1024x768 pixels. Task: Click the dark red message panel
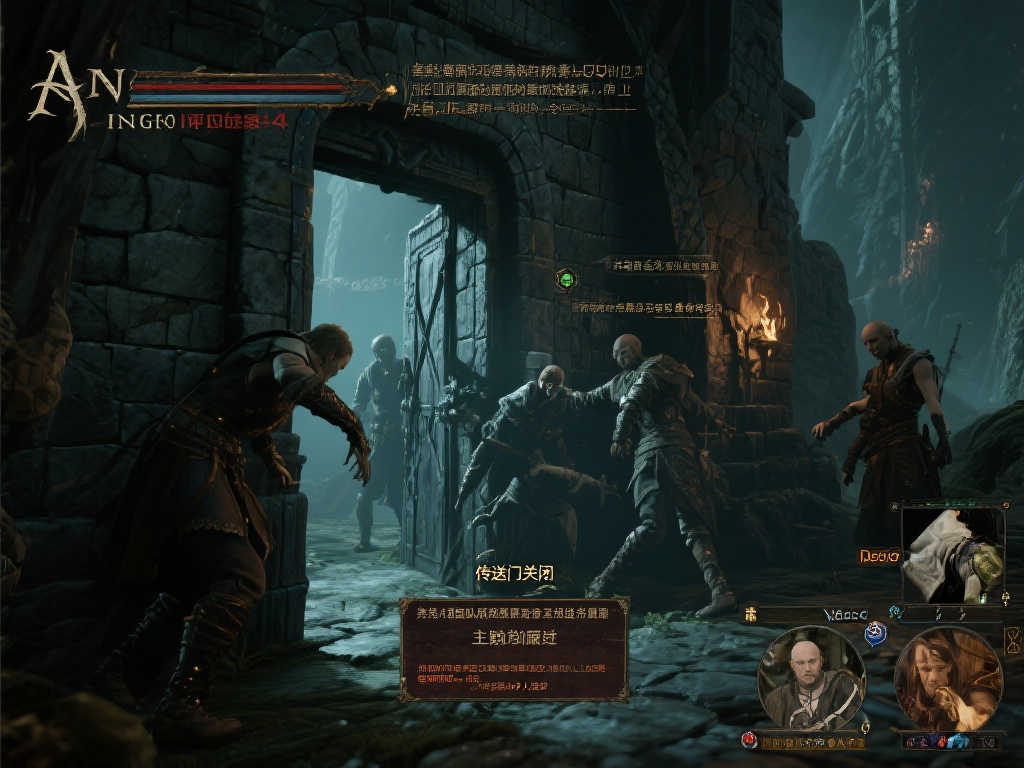tap(514, 649)
